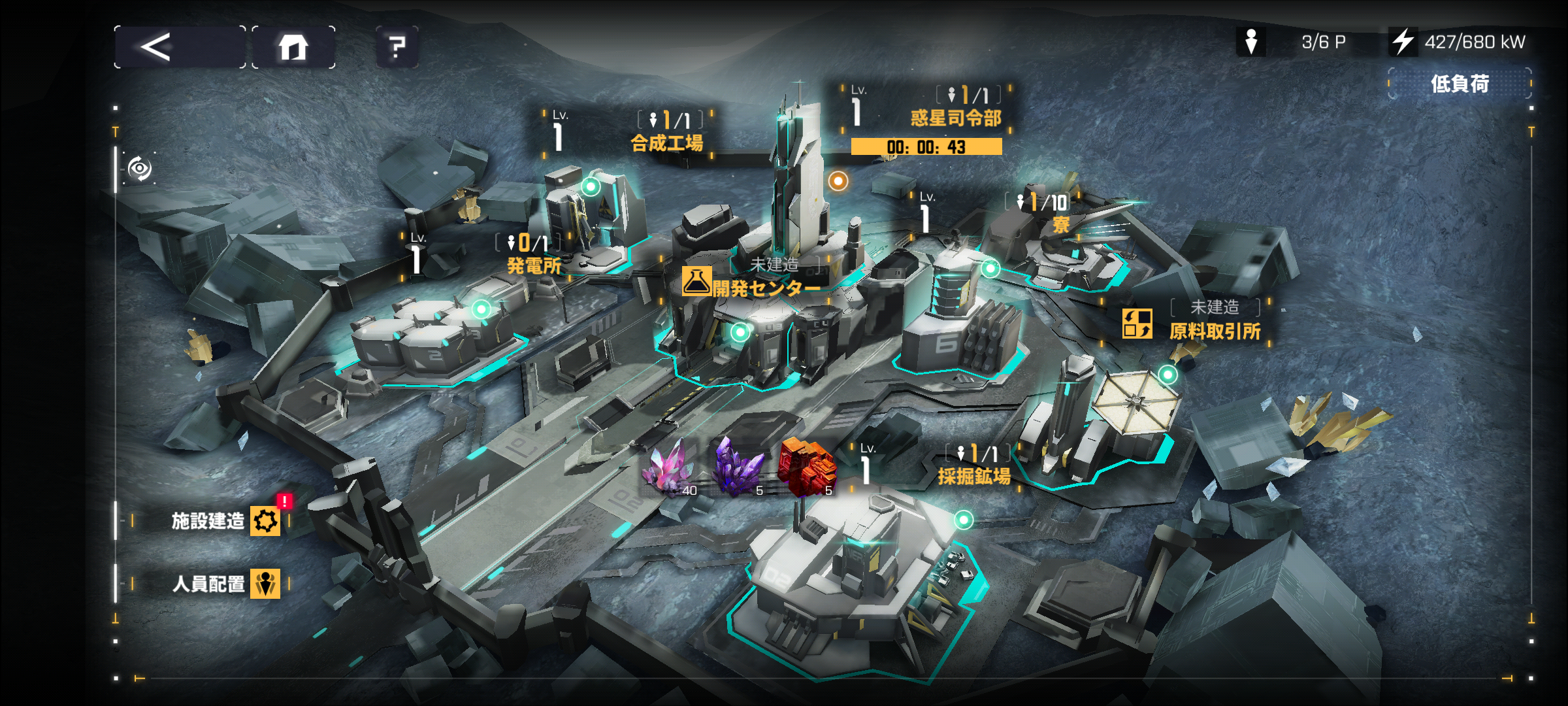
Task: Select the 合成工場 facility label
Action: (x=666, y=143)
